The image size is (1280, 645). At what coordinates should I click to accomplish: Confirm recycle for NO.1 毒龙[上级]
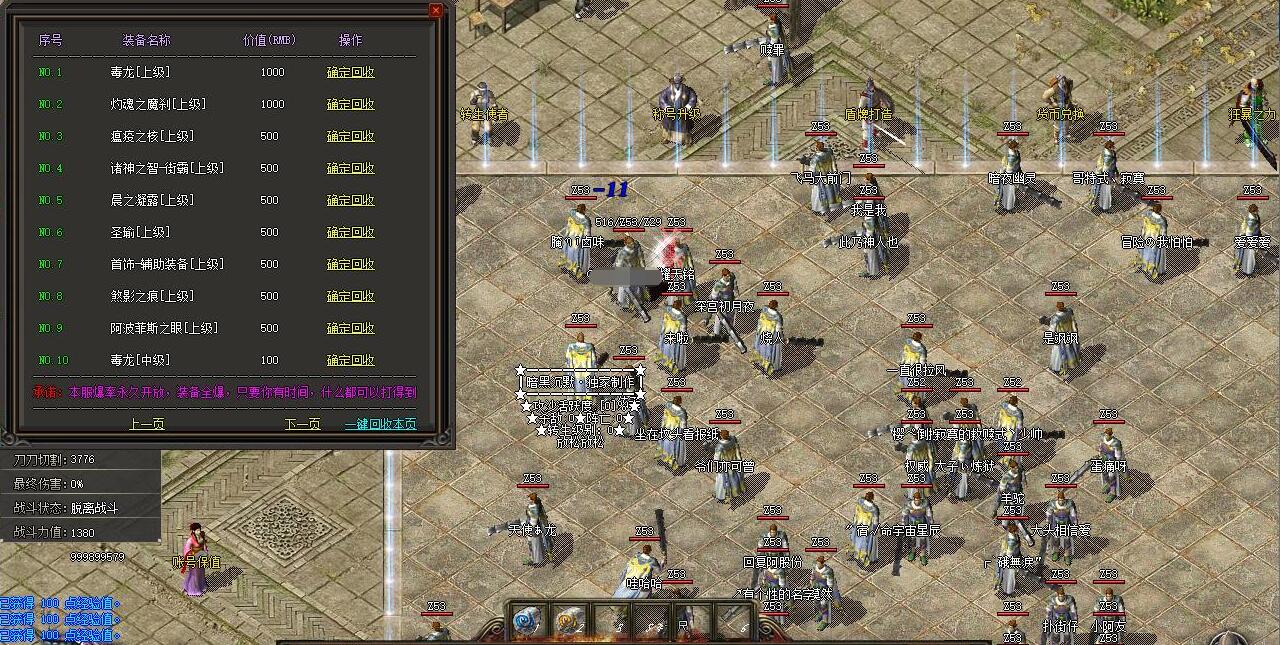(351, 72)
